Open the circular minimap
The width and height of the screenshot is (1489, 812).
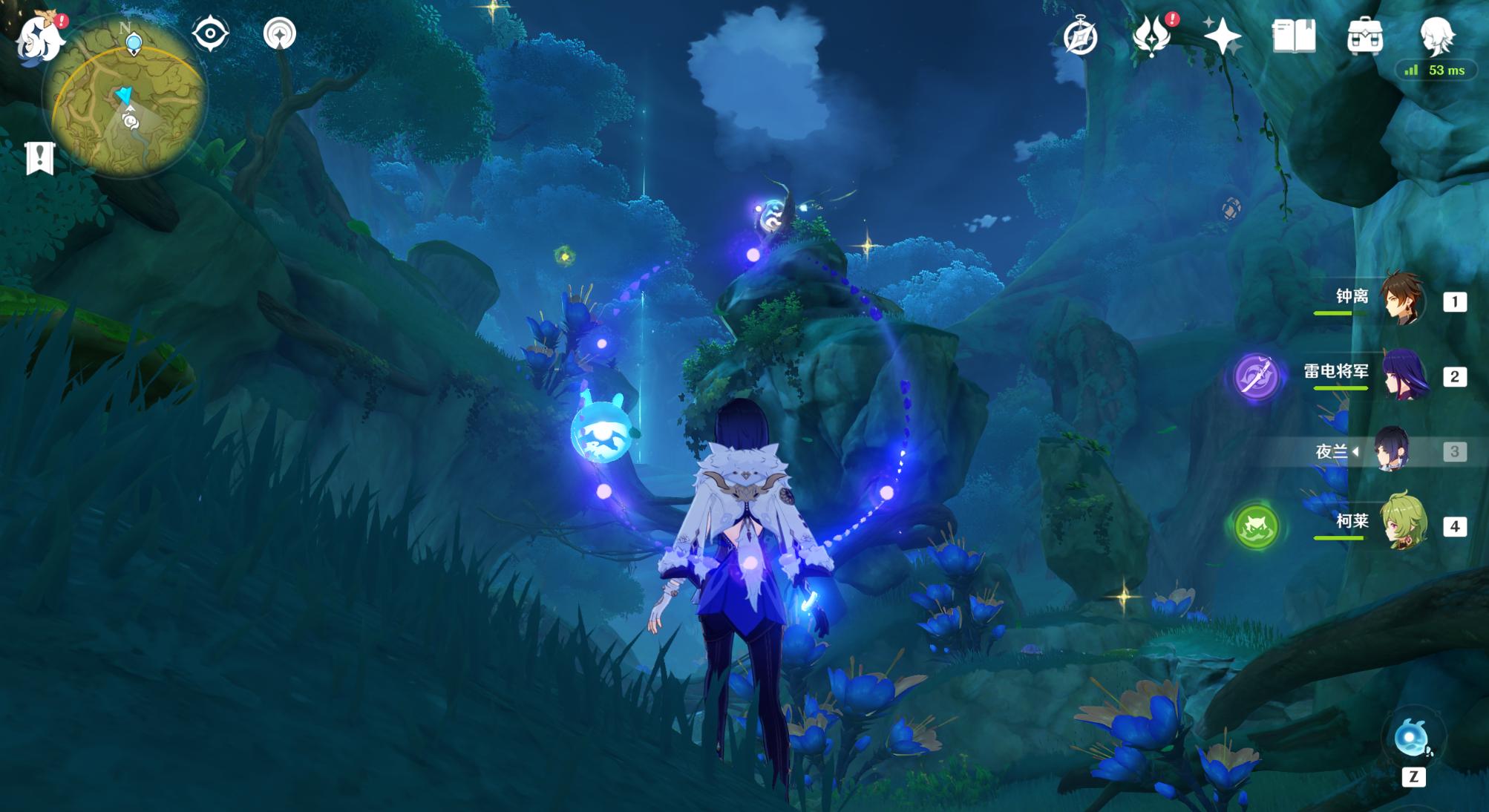click(x=125, y=110)
